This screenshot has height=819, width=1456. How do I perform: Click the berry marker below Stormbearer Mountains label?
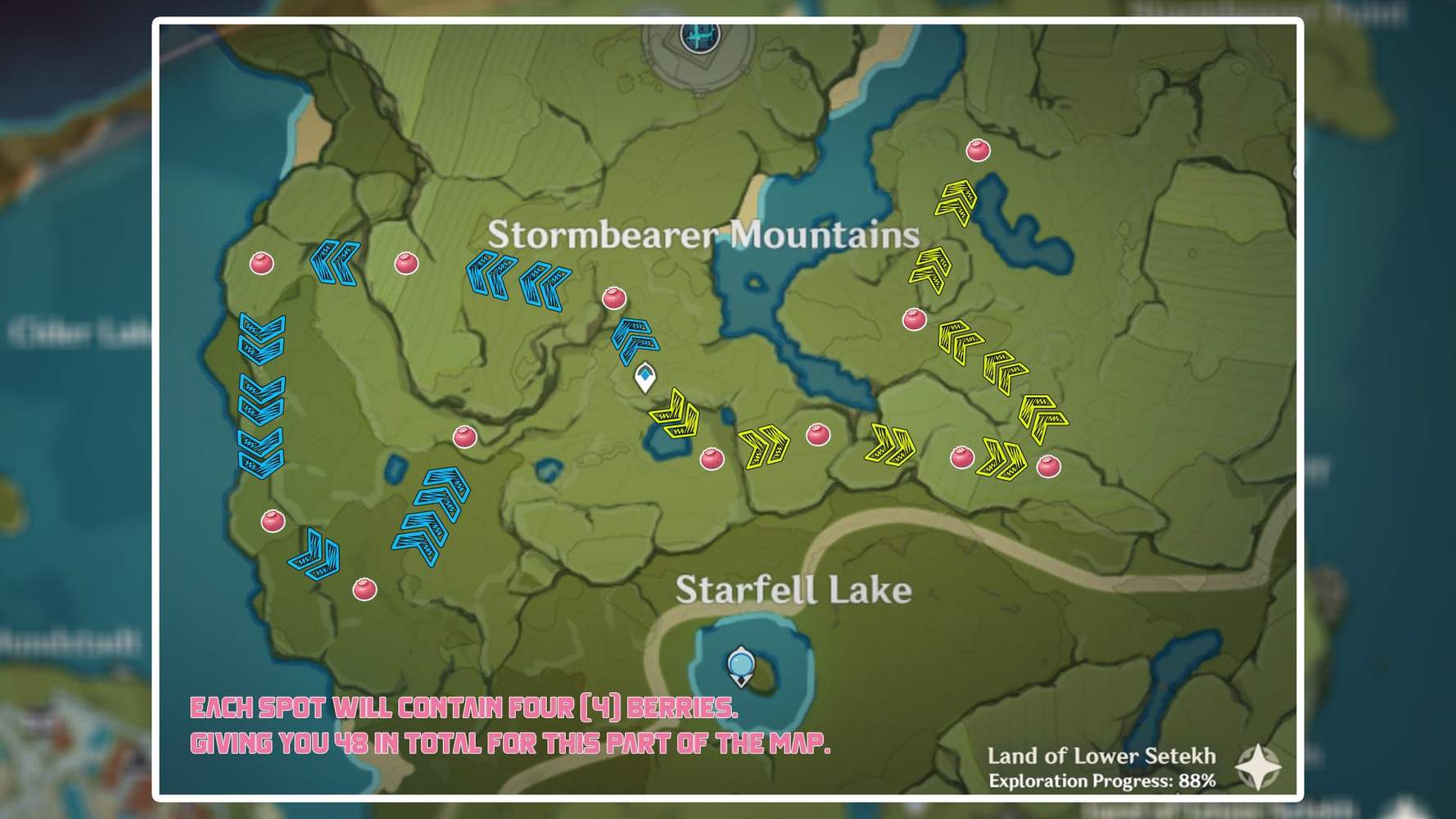coord(614,300)
